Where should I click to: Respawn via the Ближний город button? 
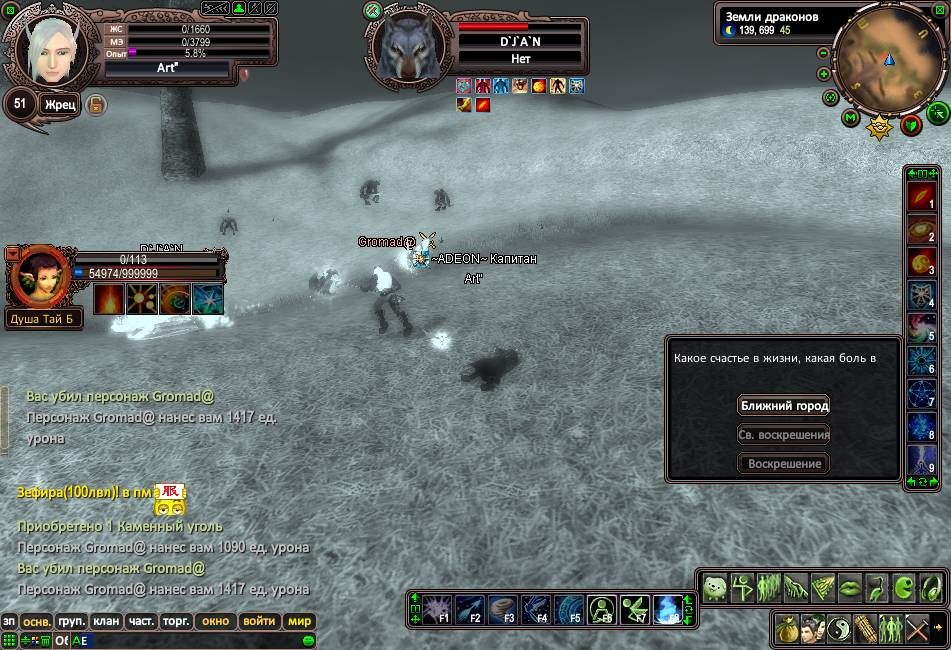[x=784, y=406]
